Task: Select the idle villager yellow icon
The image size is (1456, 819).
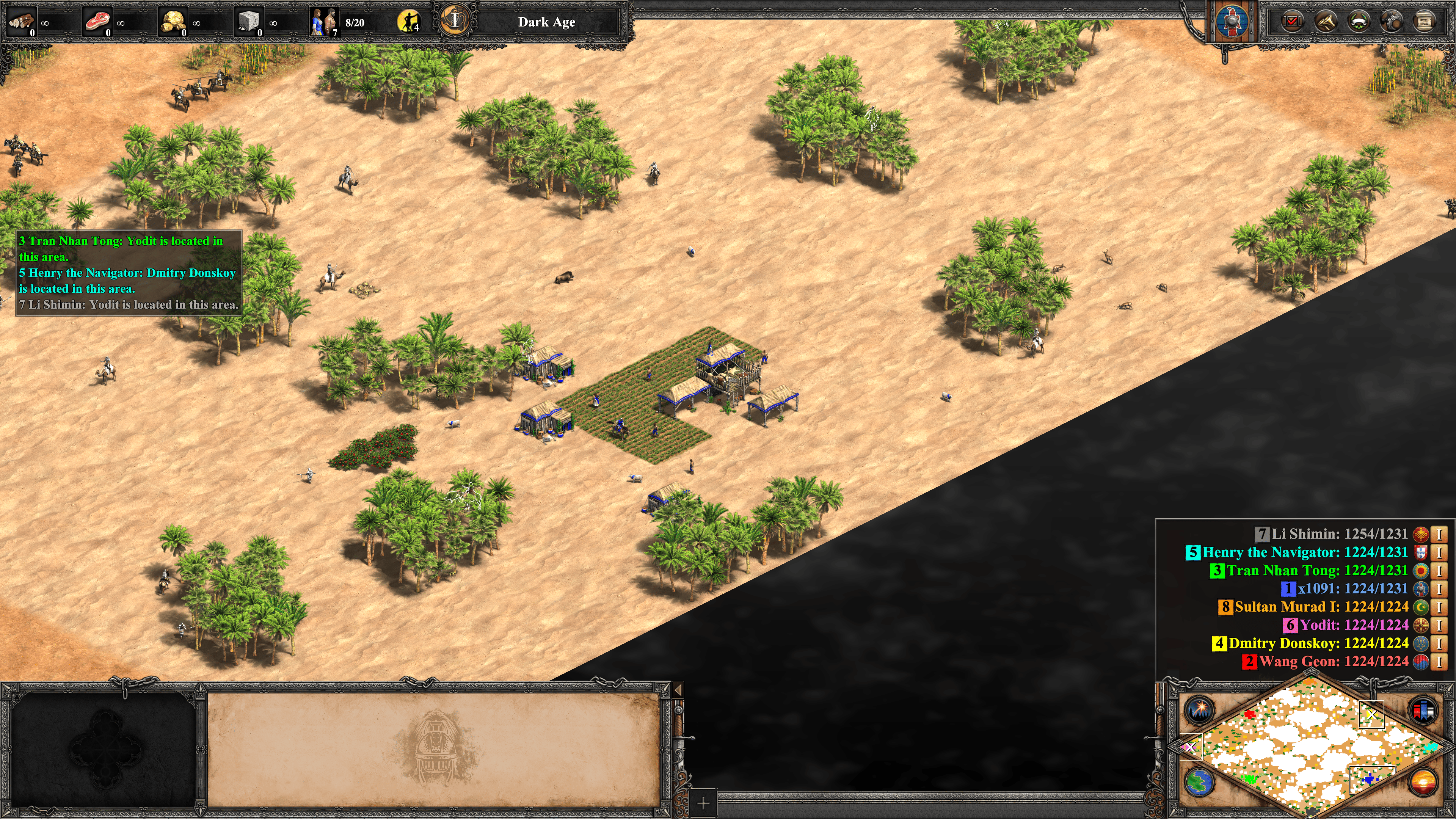Action: pos(409,22)
